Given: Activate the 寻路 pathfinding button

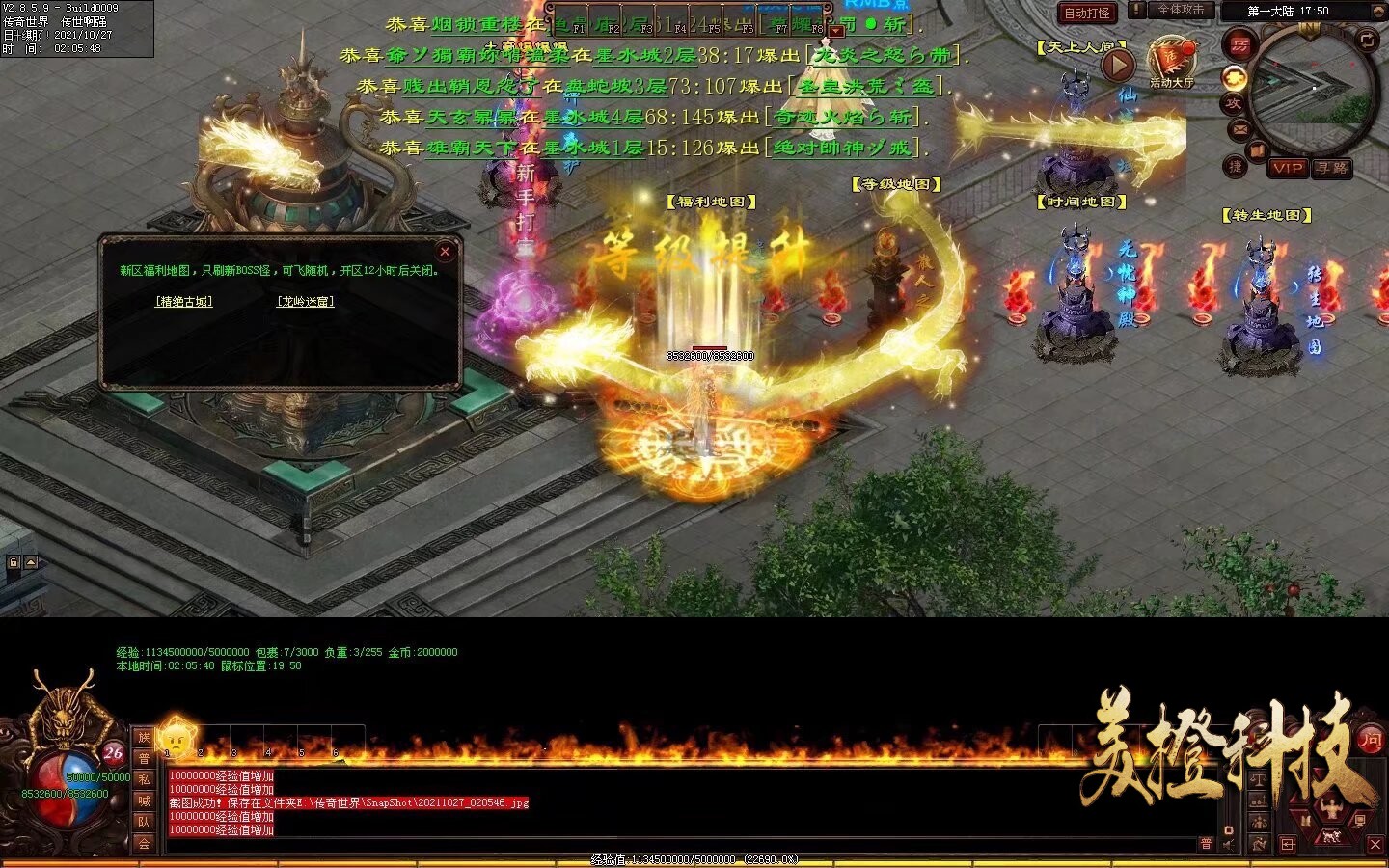Looking at the screenshot, I should [x=1332, y=168].
